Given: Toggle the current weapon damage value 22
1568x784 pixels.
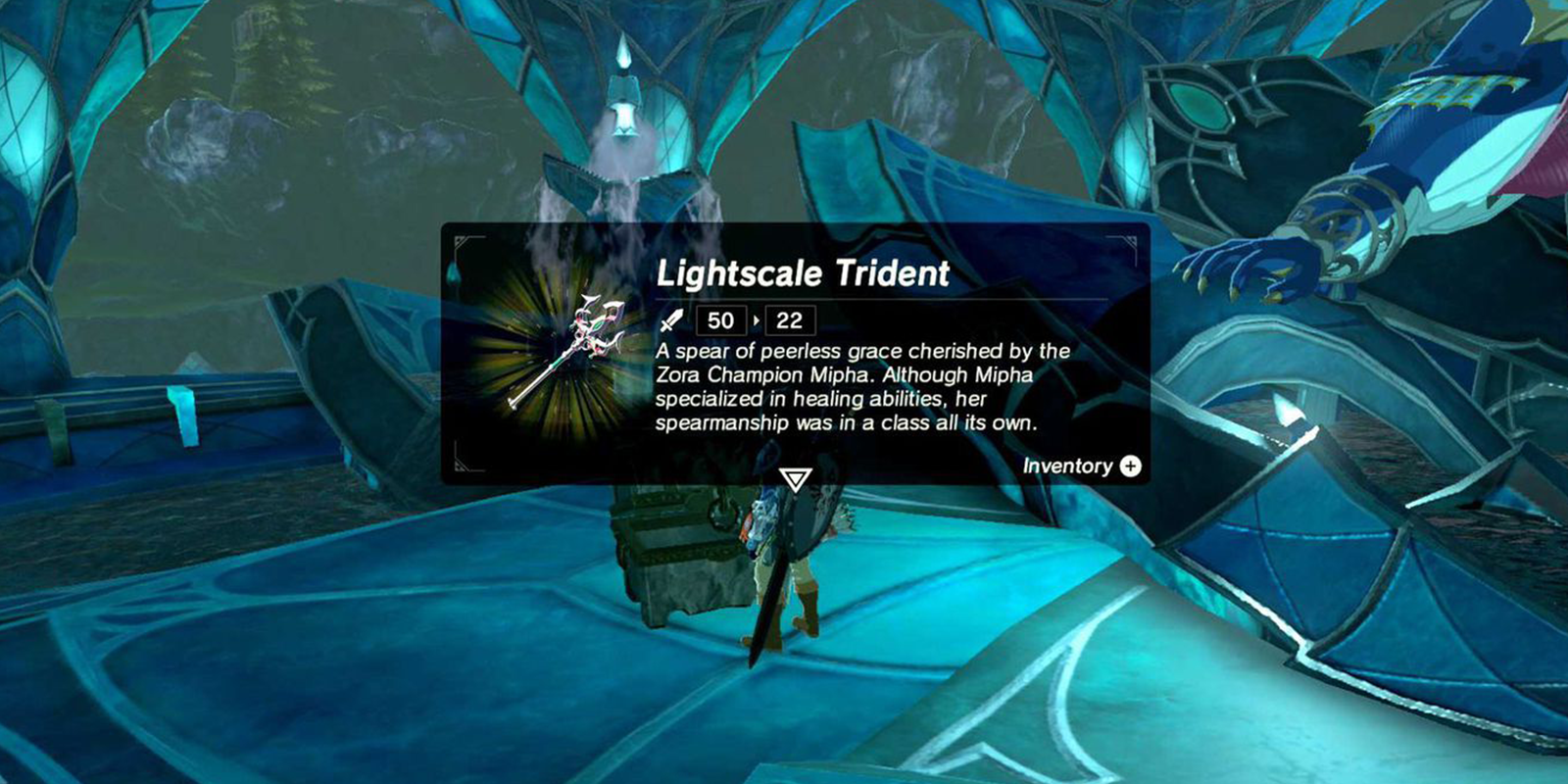Looking at the screenshot, I should (x=790, y=318).
